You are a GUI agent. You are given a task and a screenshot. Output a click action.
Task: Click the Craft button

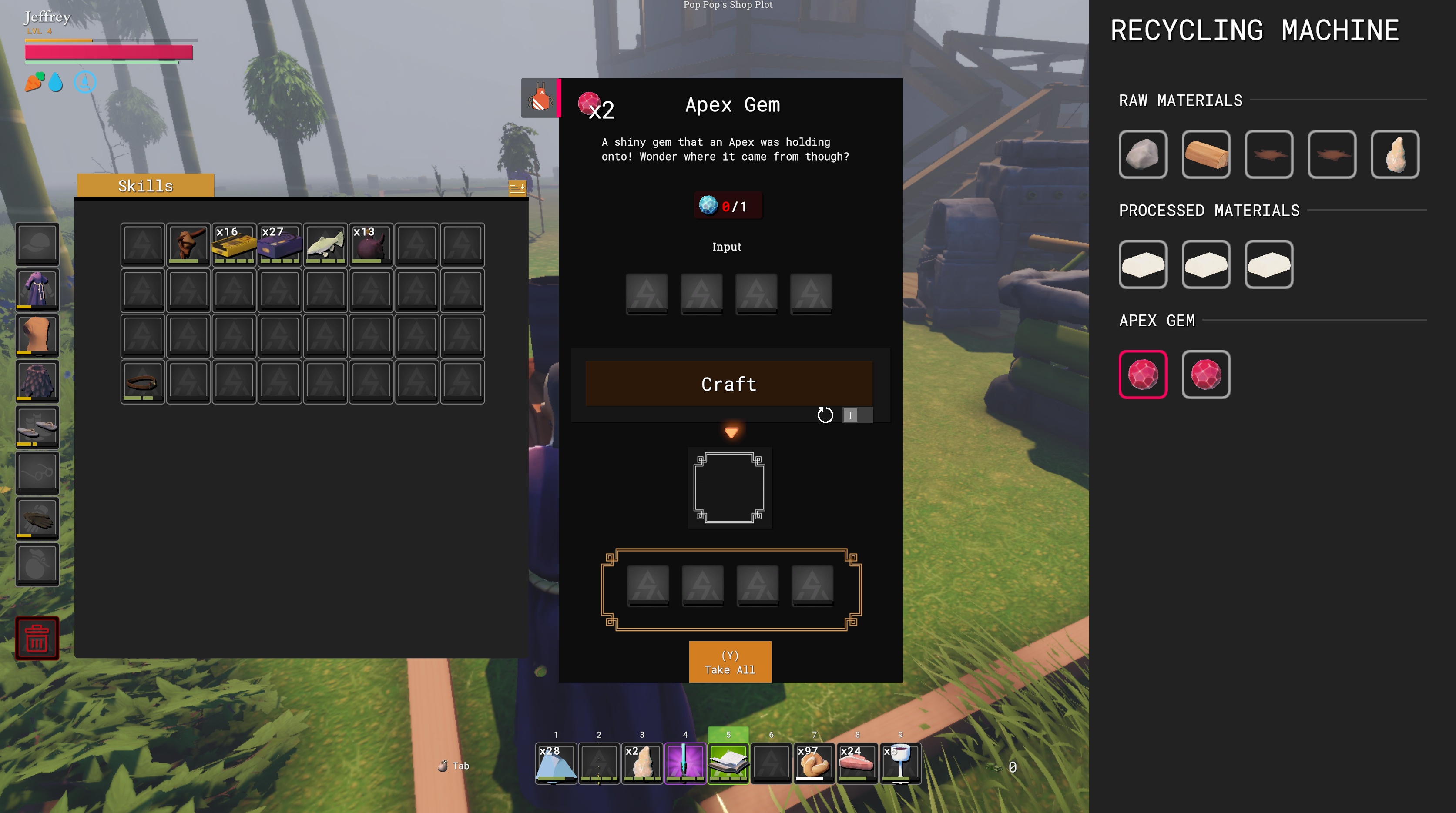click(x=728, y=384)
